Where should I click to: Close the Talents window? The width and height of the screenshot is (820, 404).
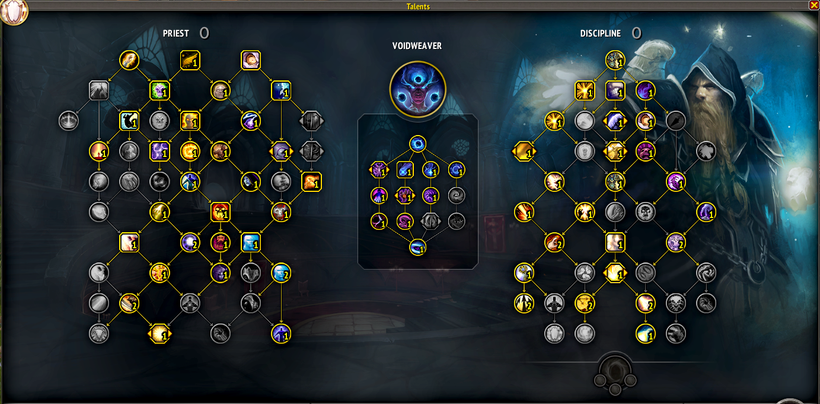[812, 6]
